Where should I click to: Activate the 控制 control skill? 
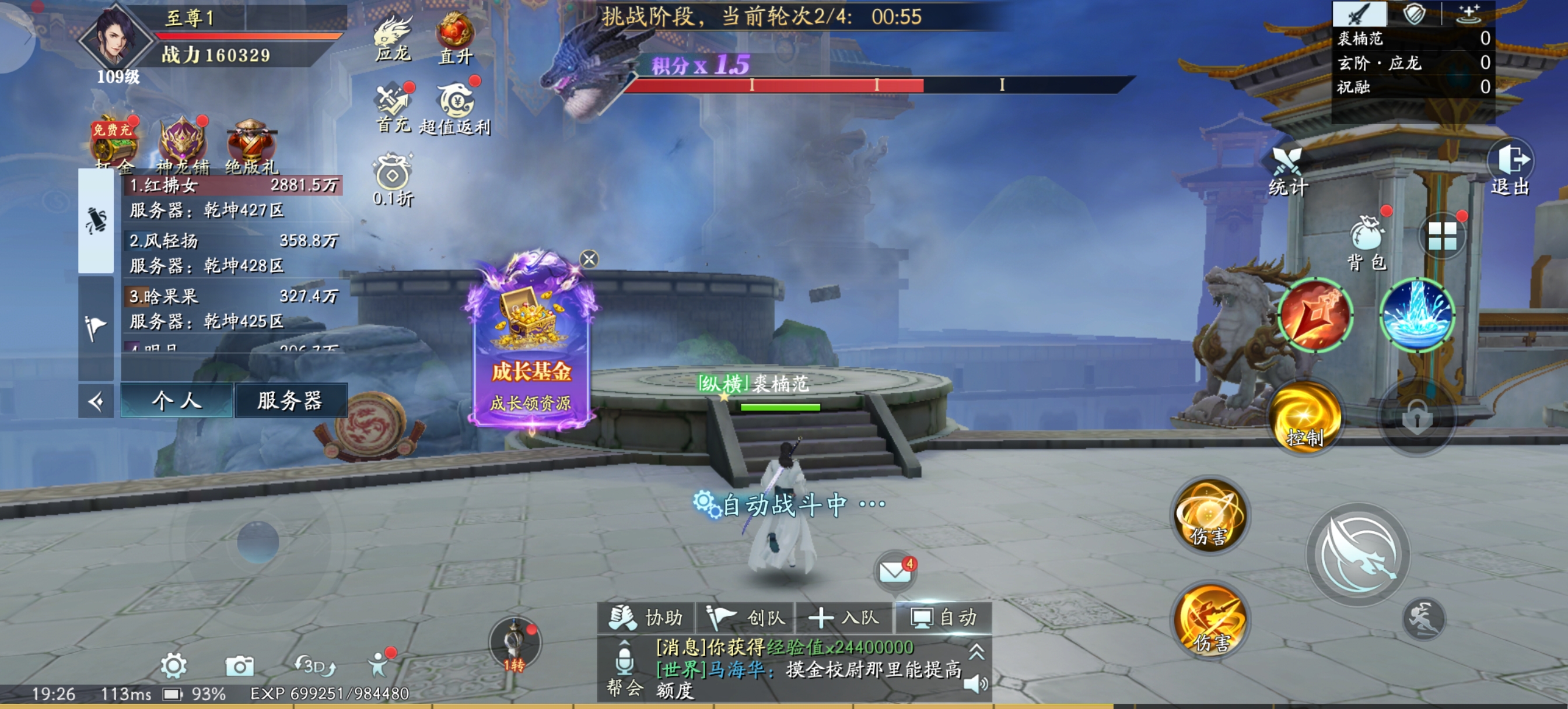pyautogui.click(x=1305, y=418)
